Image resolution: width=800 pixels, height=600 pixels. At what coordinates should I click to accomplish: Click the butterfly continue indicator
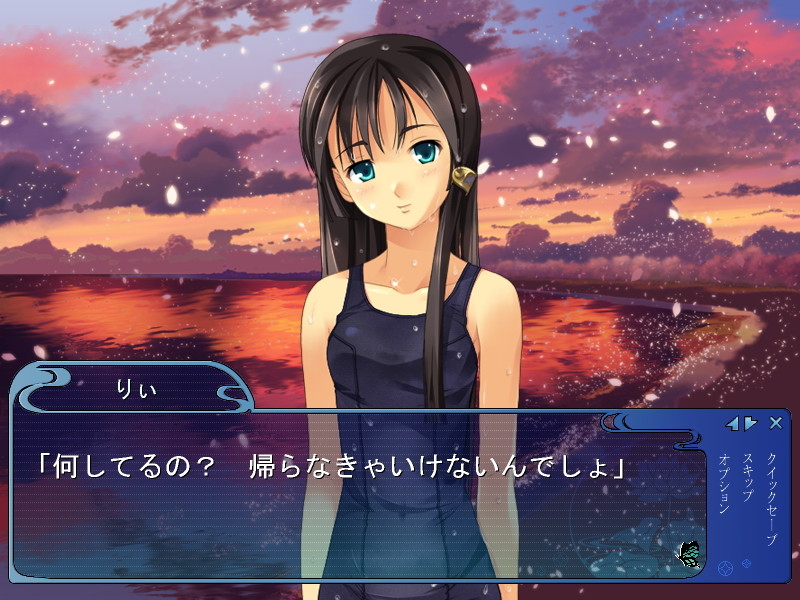(688, 553)
